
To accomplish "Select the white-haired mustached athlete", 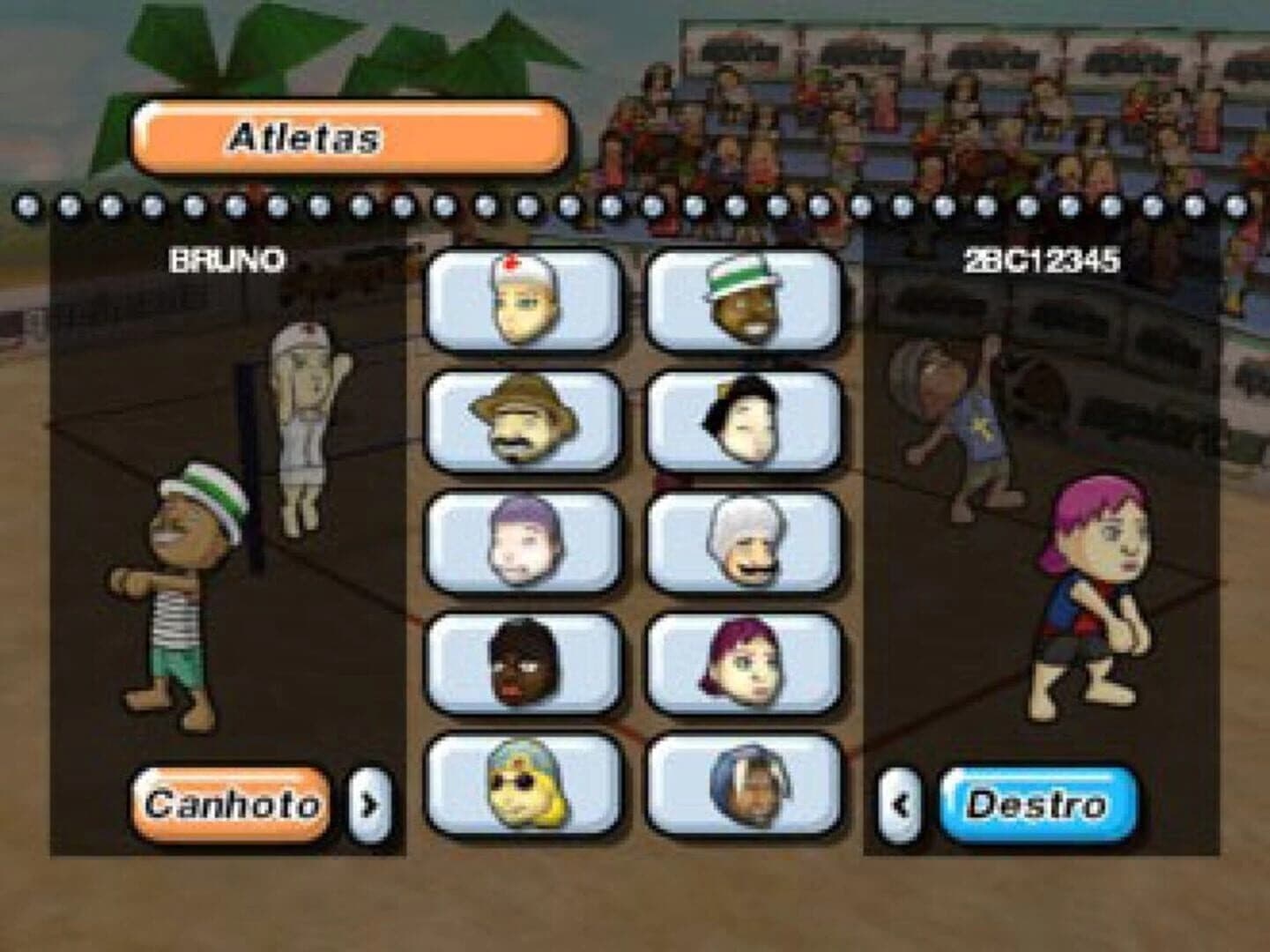I will tap(743, 542).
